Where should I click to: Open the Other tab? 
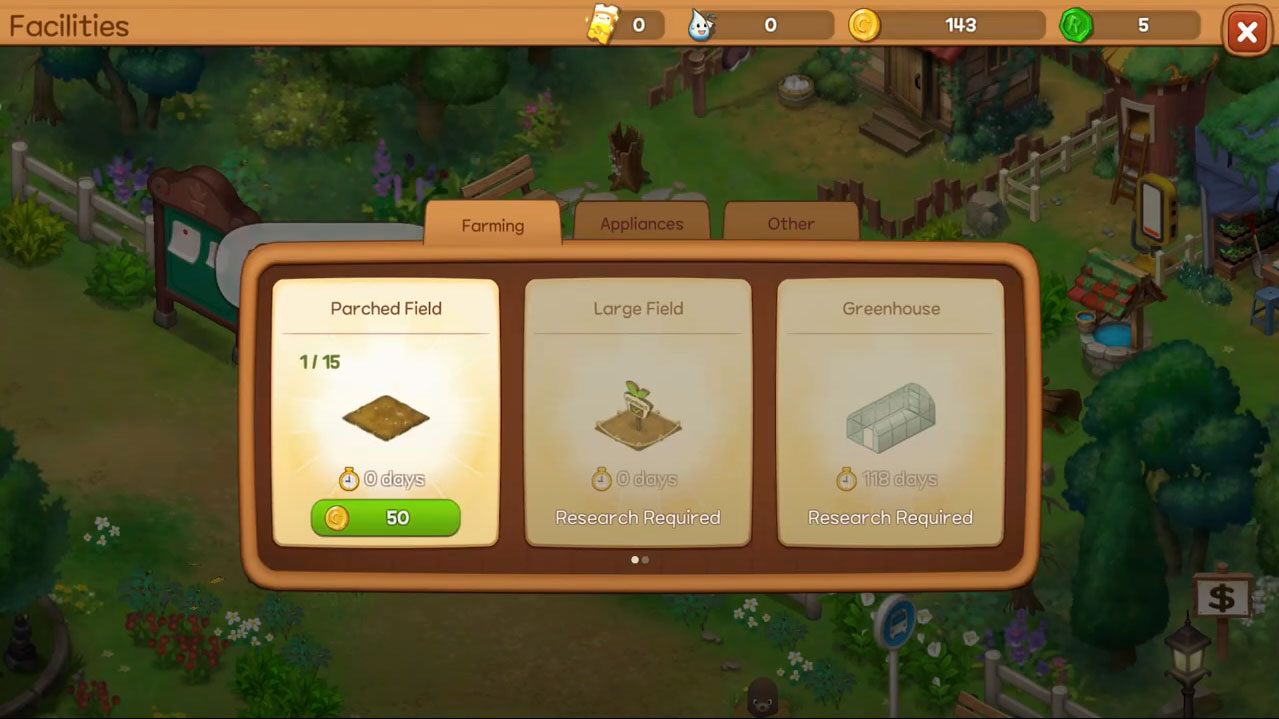(790, 223)
